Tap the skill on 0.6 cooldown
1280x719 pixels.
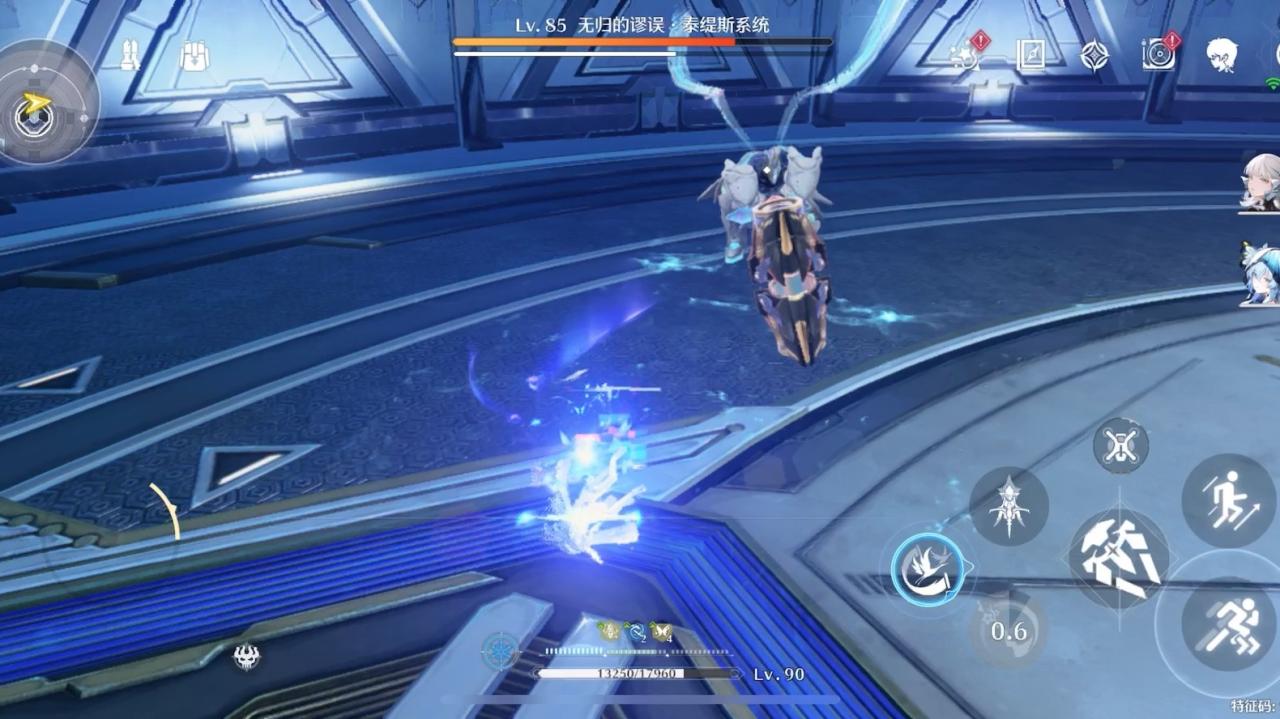[x=1008, y=629]
